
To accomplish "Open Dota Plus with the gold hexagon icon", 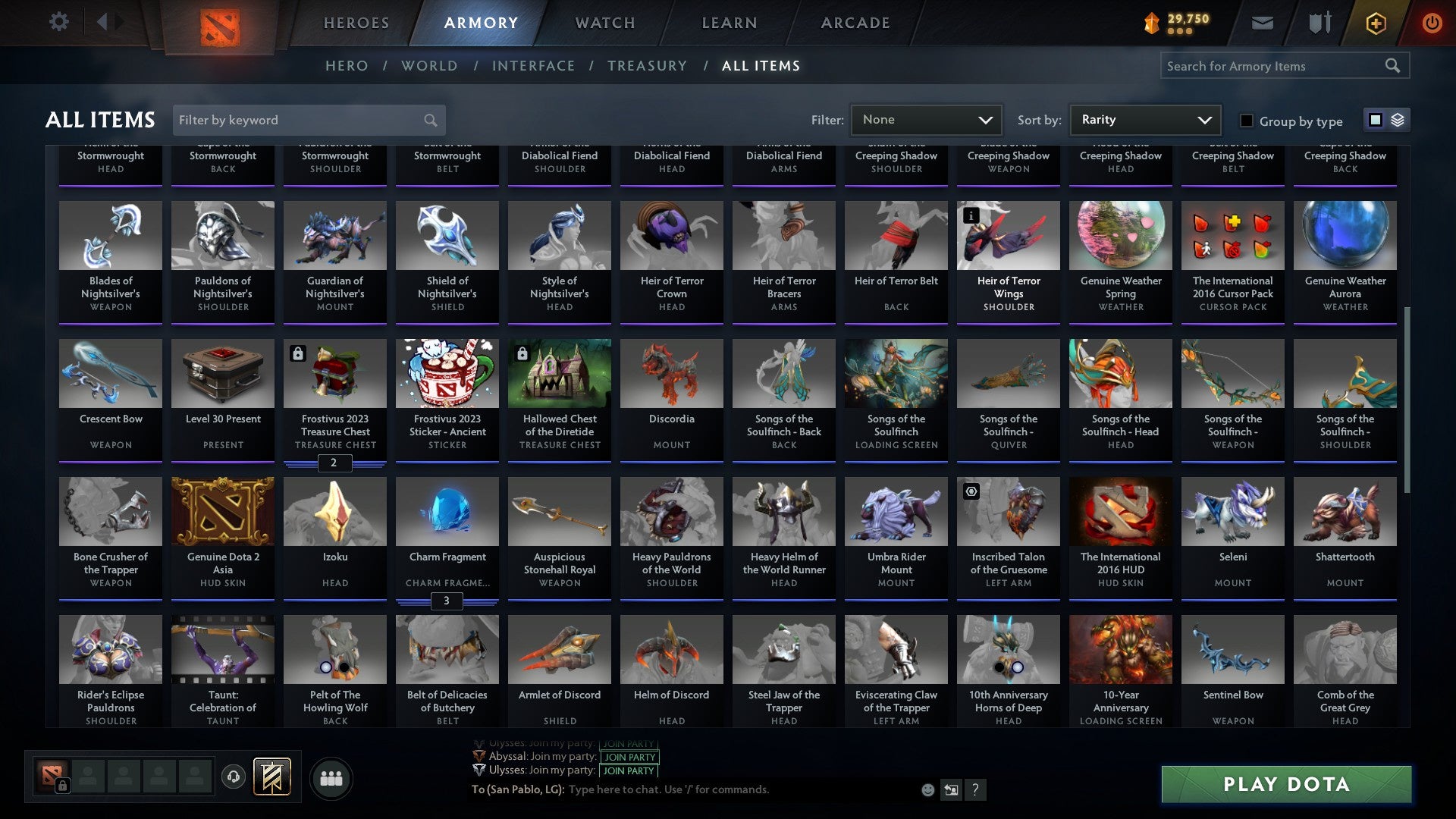I will 1375,23.
